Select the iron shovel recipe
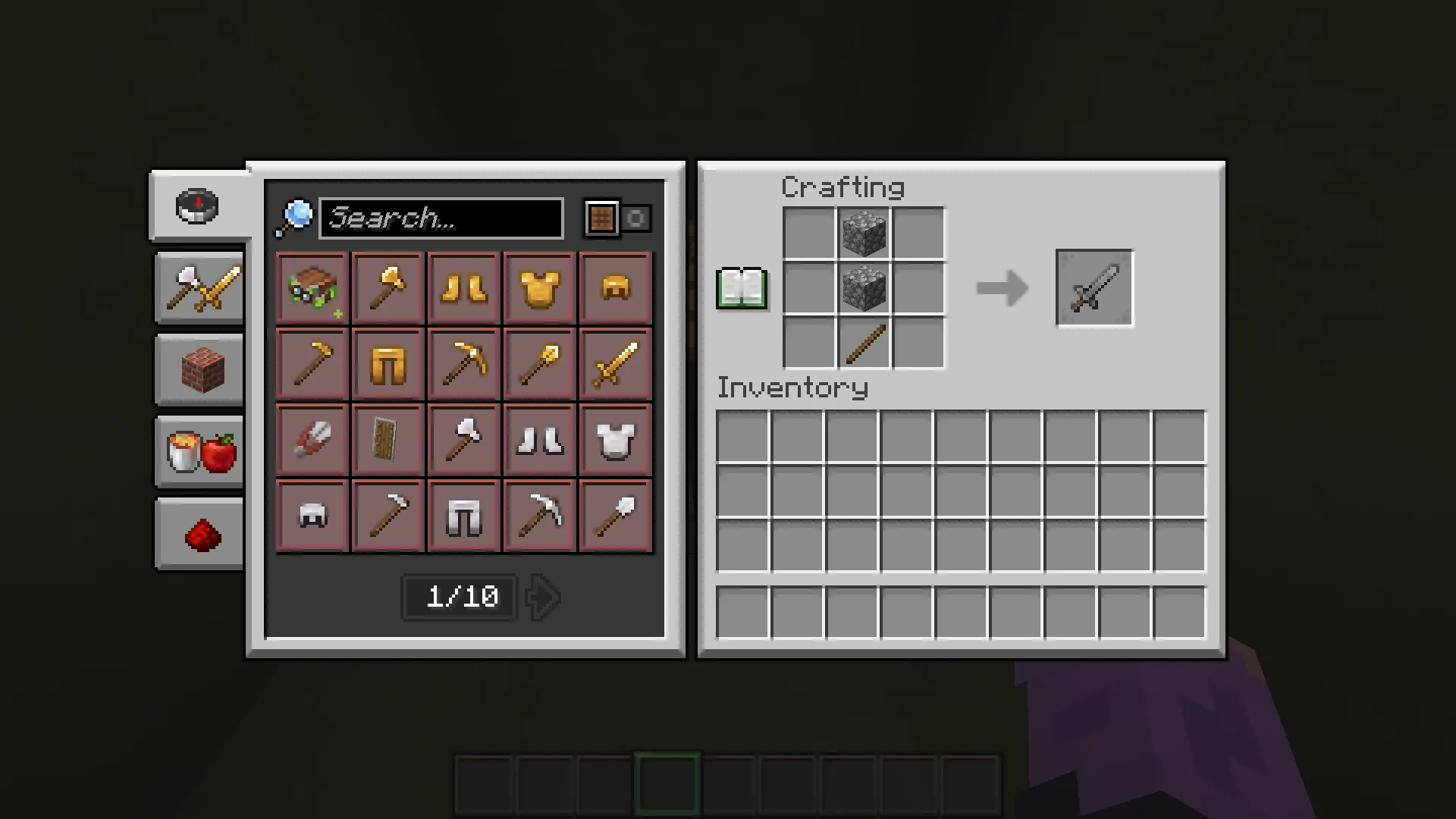1456x819 pixels. [614, 516]
